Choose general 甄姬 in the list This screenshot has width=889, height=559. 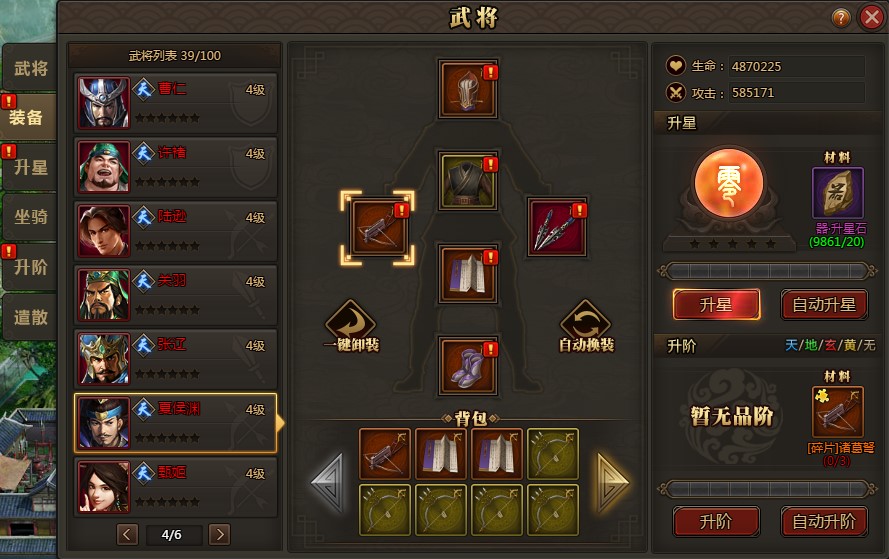pyautogui.click(x=175, y=486)
